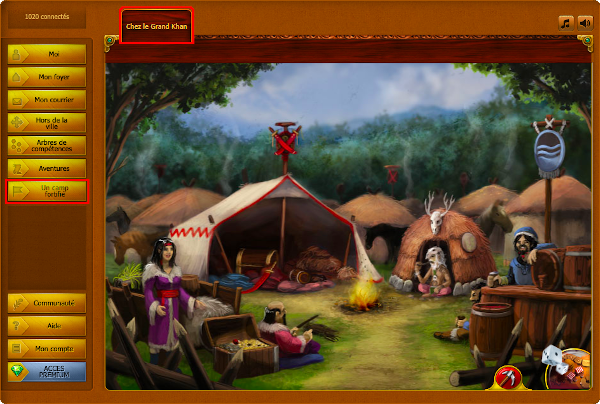600x404 pixels.
Task: Toggle the music note button
Action: (x=566, y=22)
